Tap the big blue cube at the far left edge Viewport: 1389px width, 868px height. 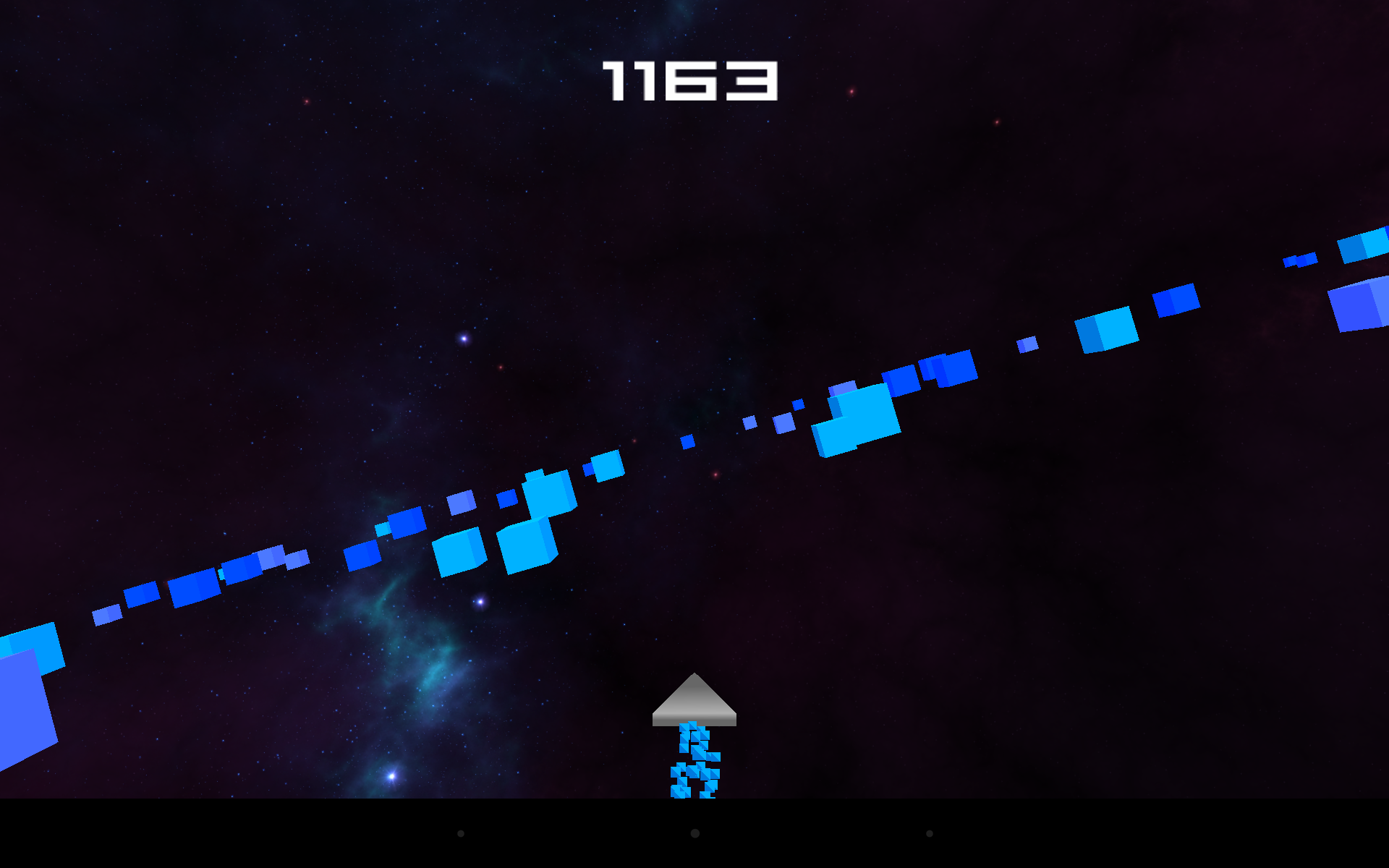29,694
